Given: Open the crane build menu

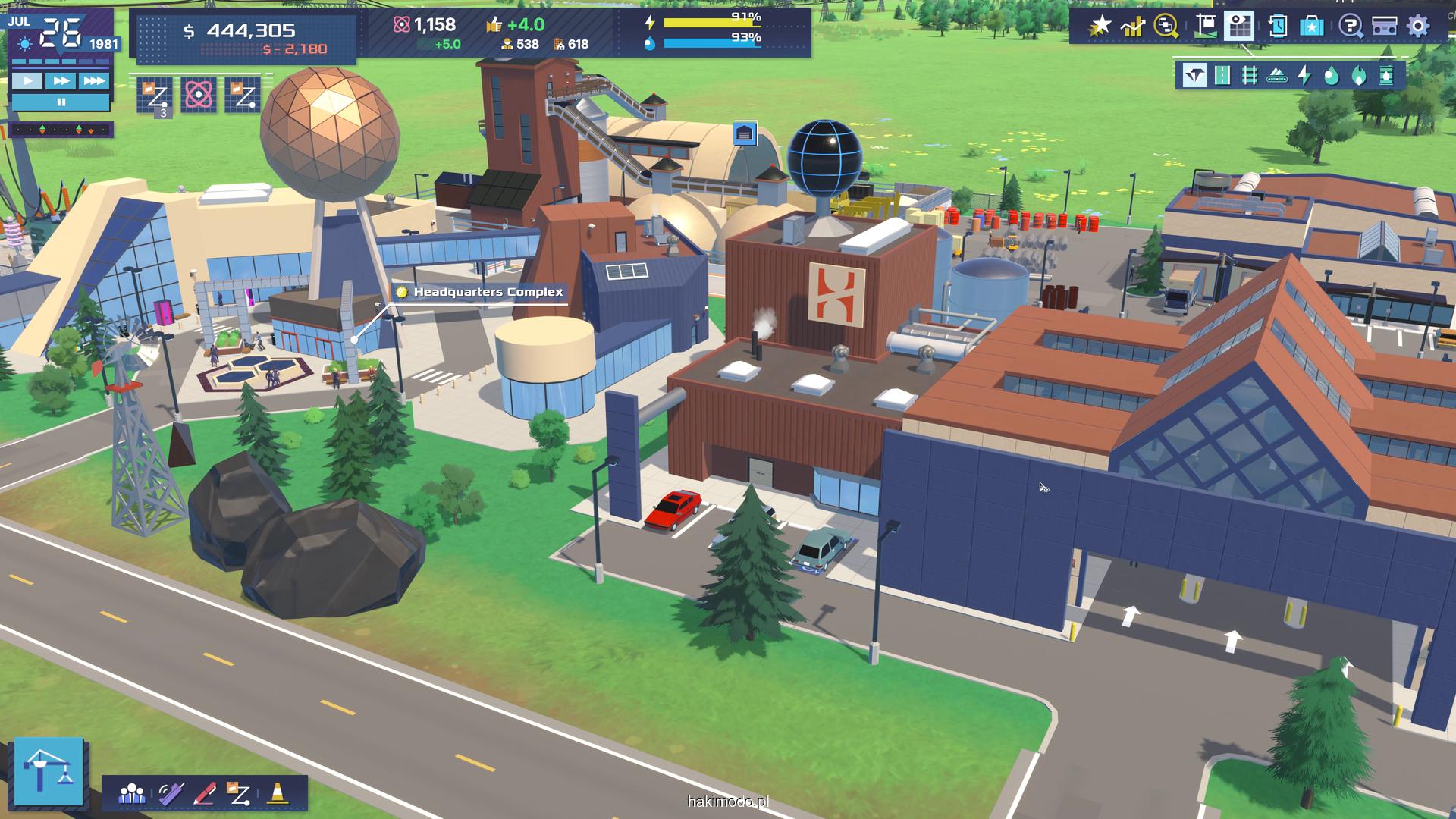Looking at the screenshot, I should point(49,771).
